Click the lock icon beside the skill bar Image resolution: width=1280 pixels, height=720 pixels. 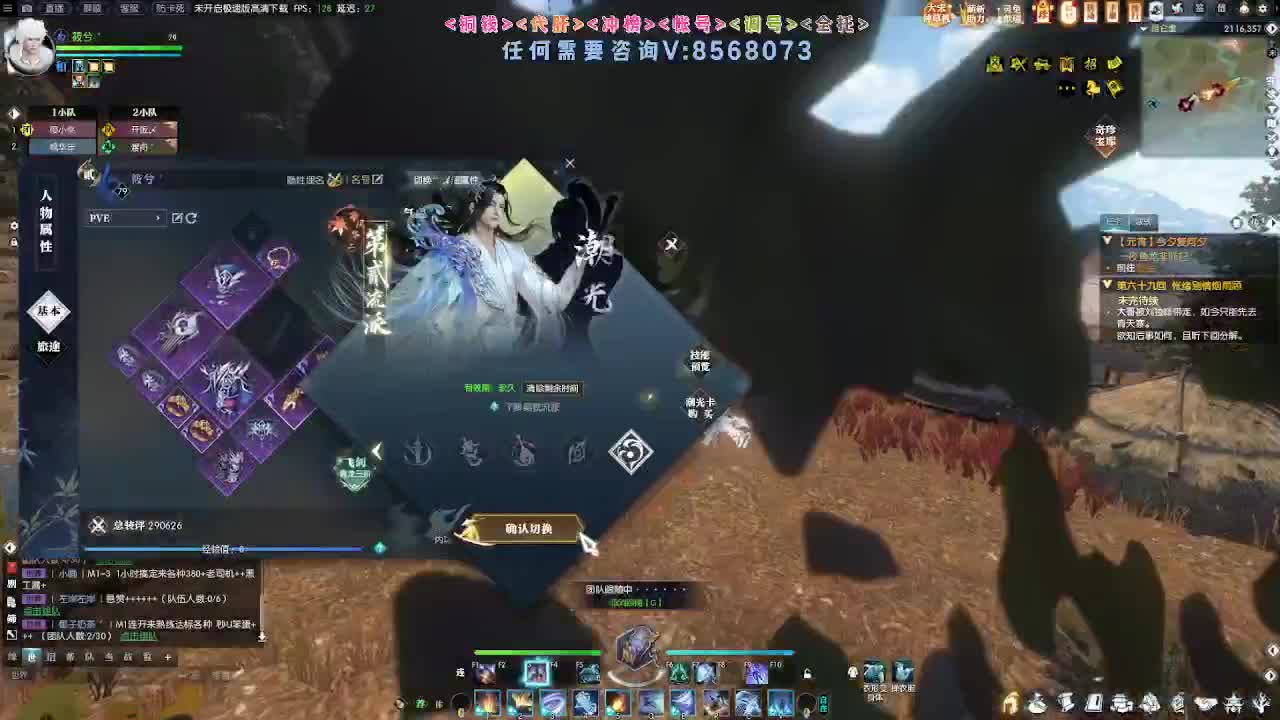pyautogui.click(x=807, y=672)
